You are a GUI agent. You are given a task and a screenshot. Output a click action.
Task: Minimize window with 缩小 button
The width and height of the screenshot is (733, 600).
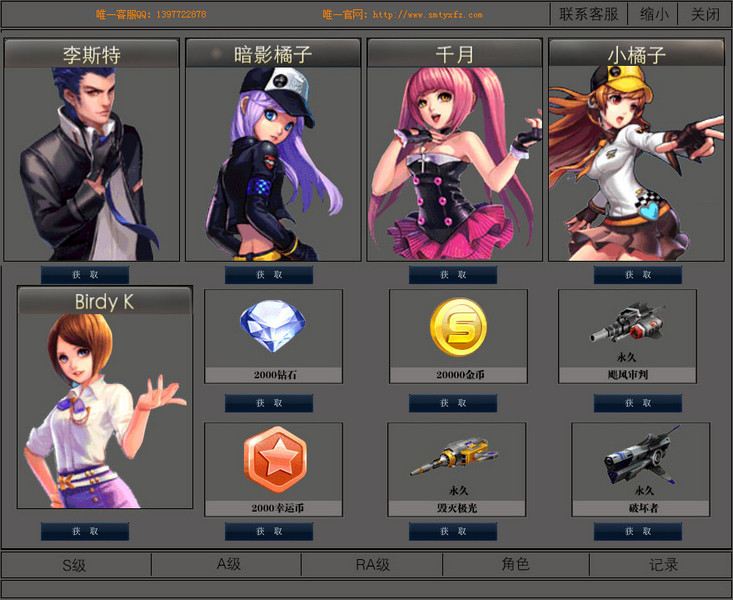pyautogui.click(x=655, y=14)
